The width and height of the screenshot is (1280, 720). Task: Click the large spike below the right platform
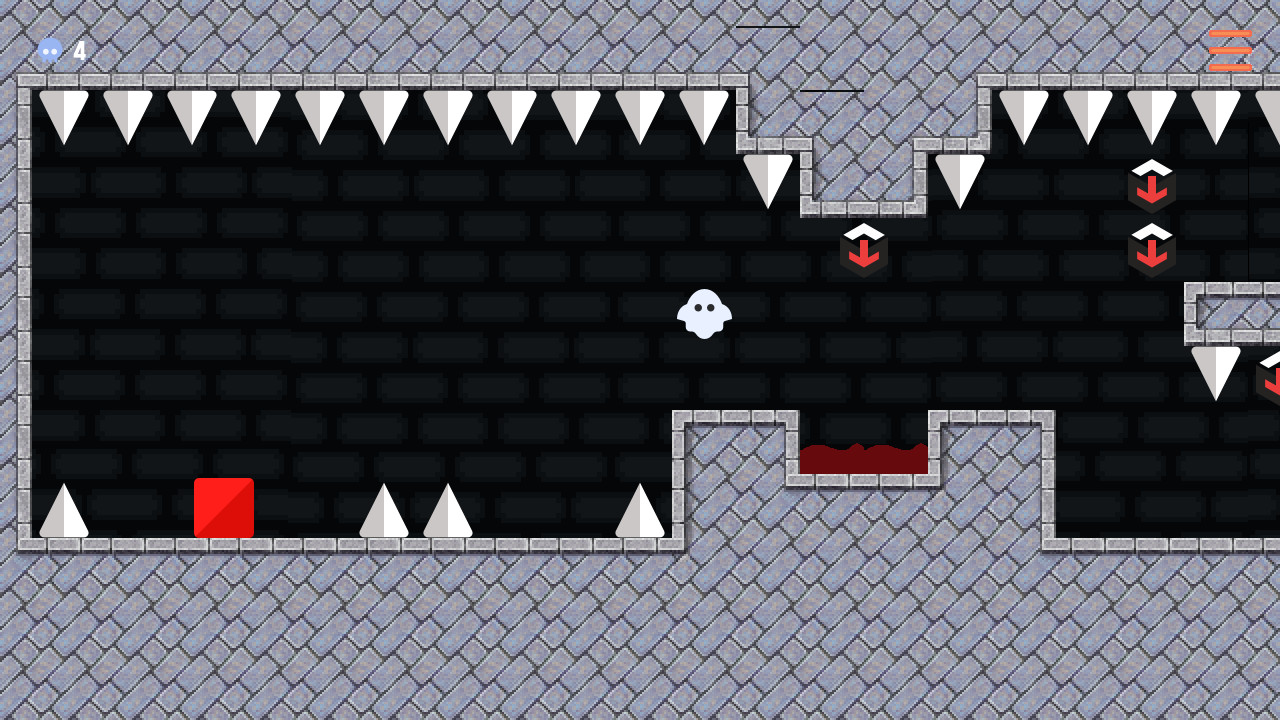tap(1216, 370)
